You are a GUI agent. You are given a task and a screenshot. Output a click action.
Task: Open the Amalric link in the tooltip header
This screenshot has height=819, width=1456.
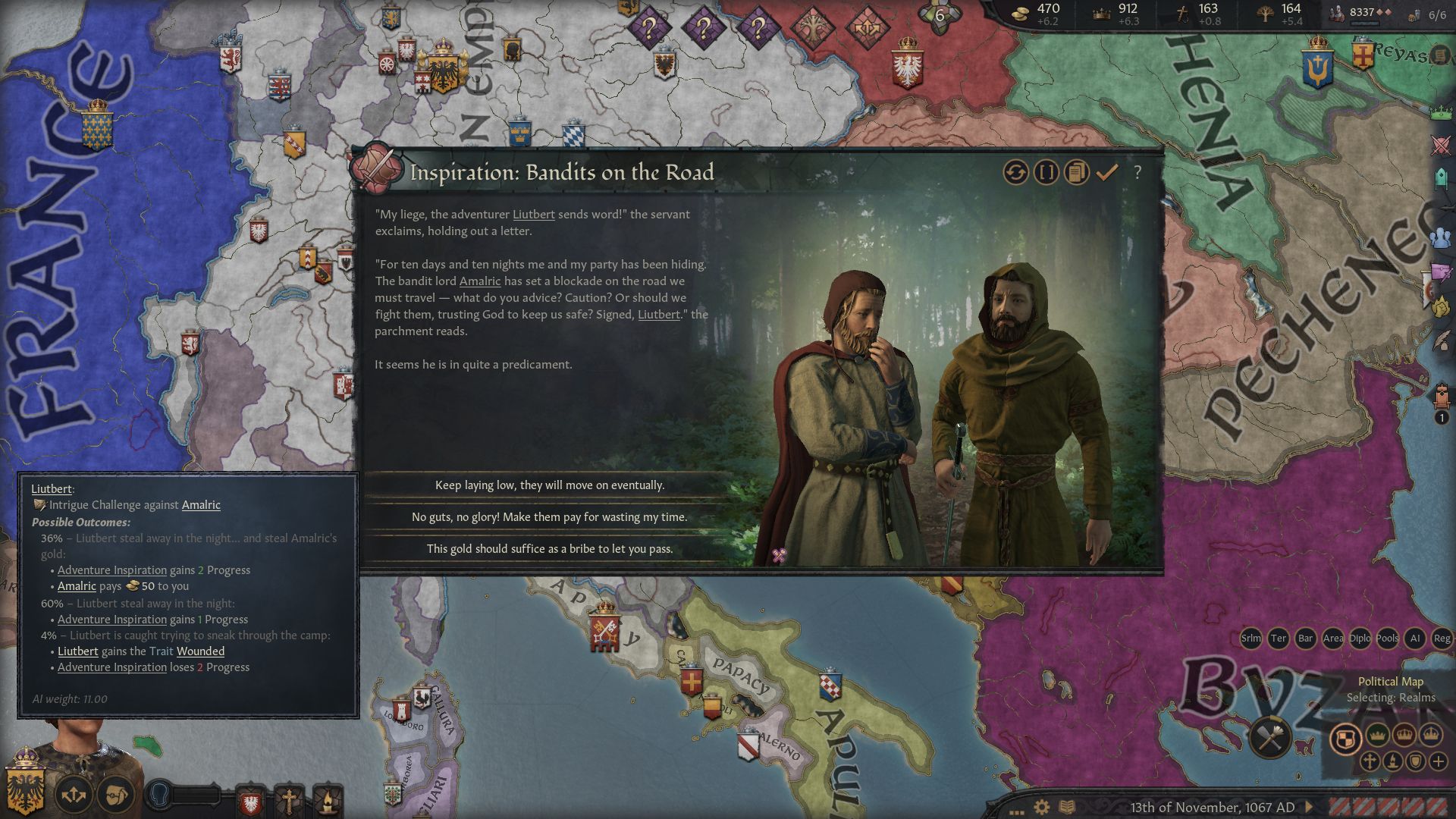(201, 505)
